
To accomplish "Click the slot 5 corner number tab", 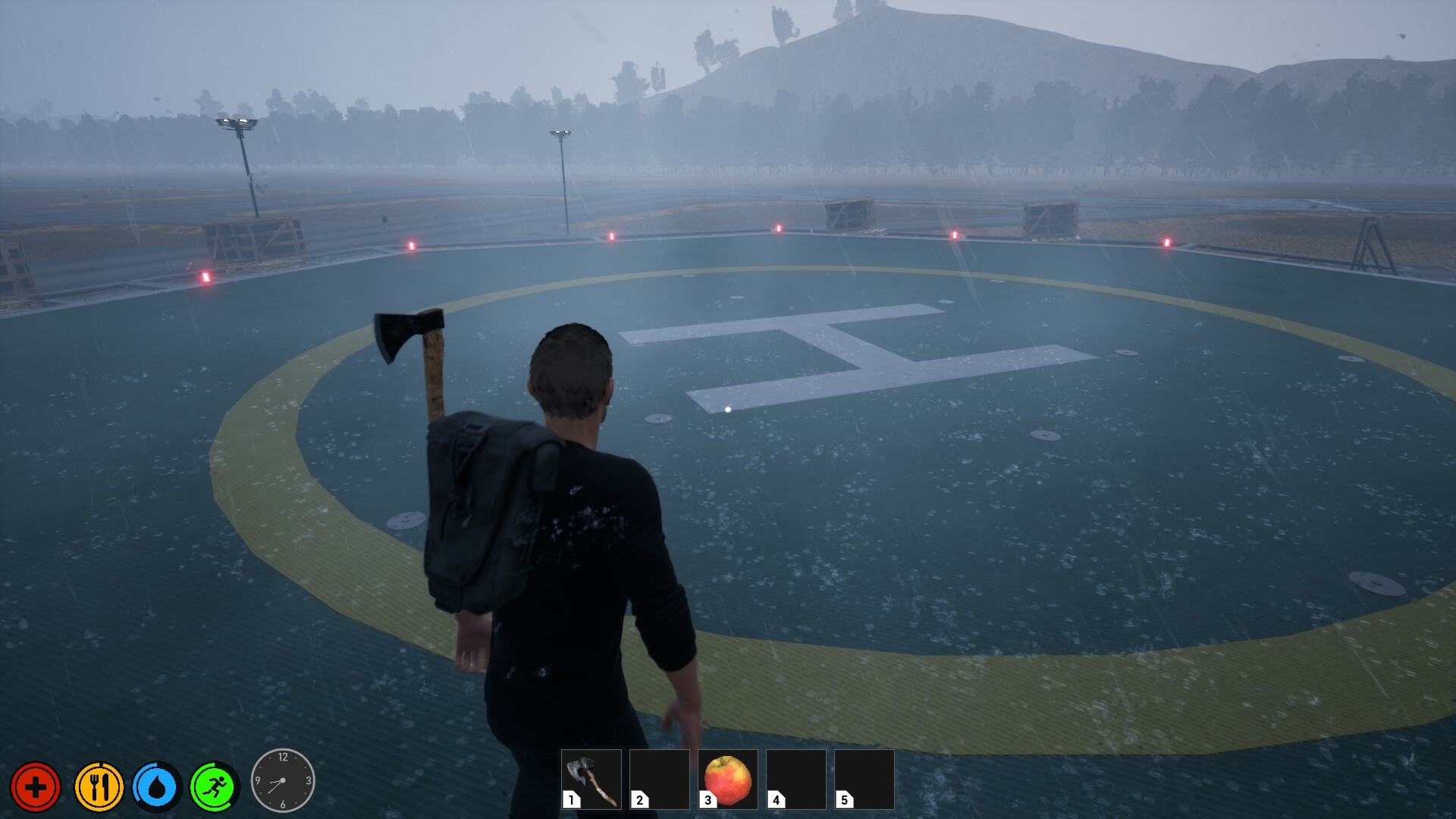I will 846,800.
